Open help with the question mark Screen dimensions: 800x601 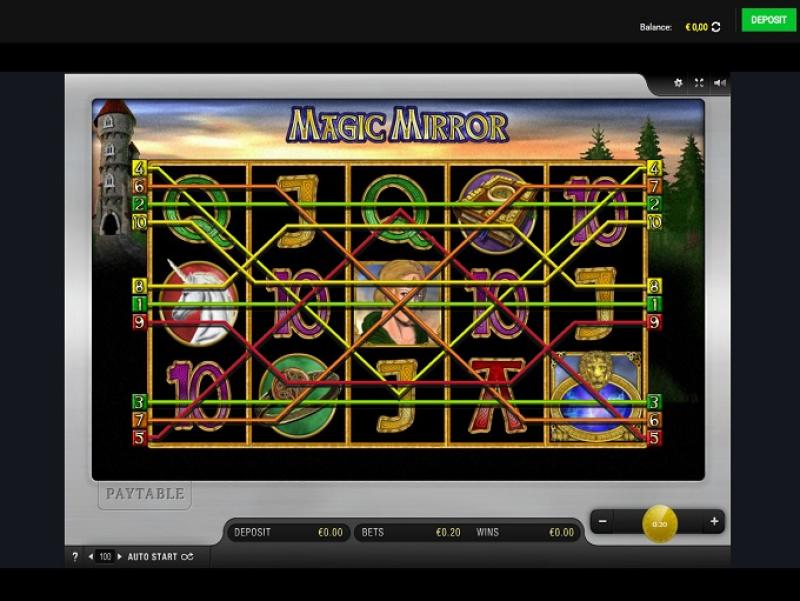pyautogui.click(x=74, y=557)
